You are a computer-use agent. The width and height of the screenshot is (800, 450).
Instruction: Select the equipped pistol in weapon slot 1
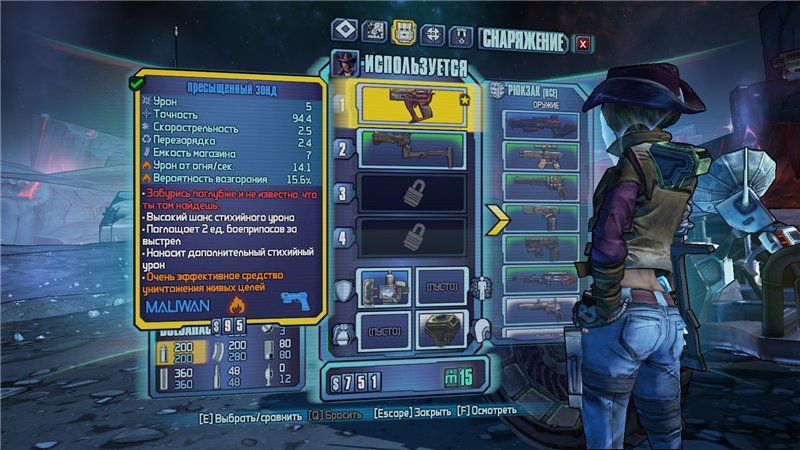point(412,104)
